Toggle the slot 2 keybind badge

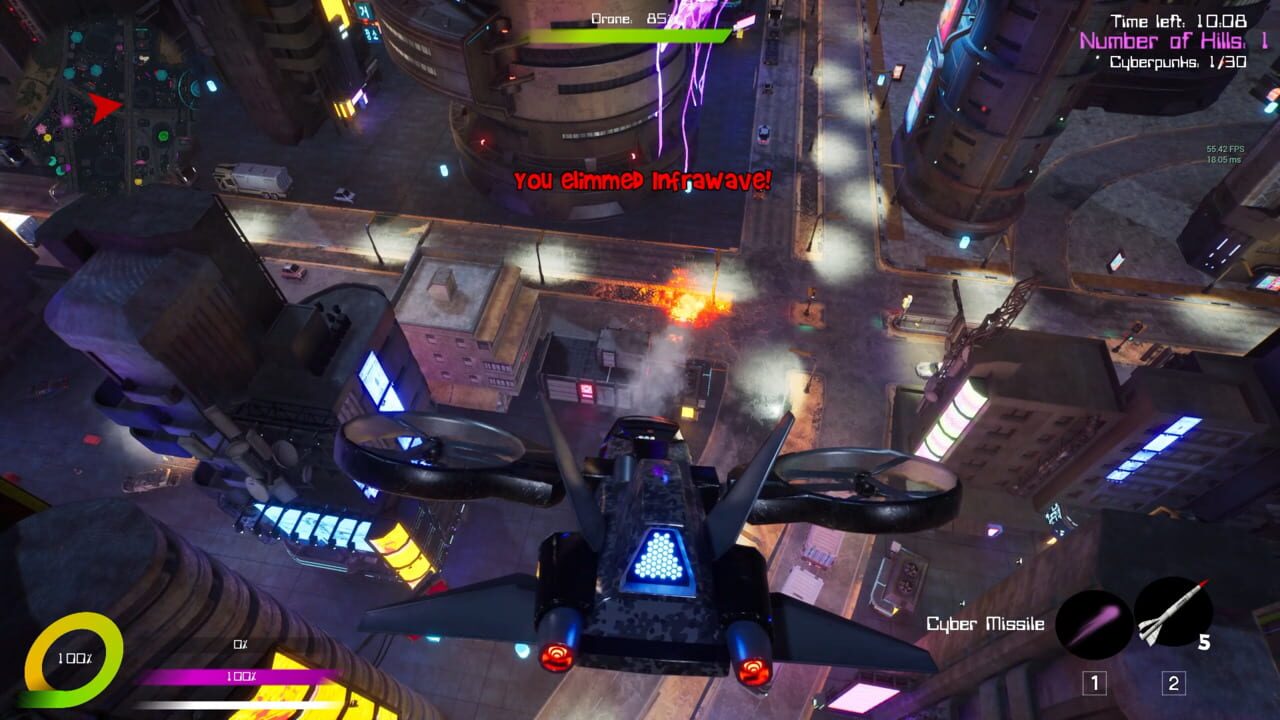tap(1172, 682)
